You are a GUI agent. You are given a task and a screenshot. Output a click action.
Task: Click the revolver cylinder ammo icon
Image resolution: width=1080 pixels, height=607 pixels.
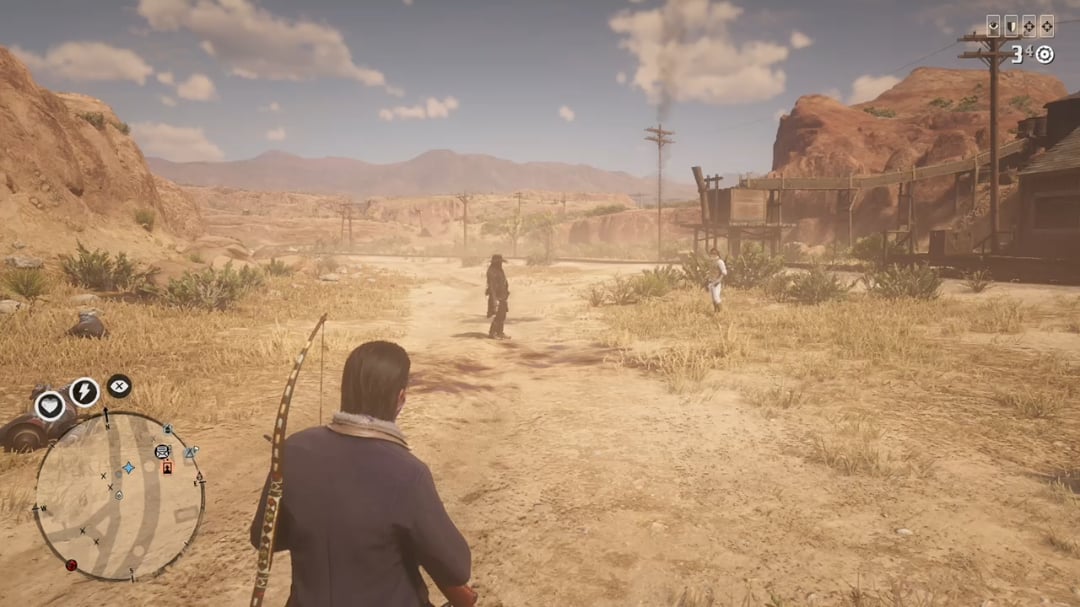1044,54
